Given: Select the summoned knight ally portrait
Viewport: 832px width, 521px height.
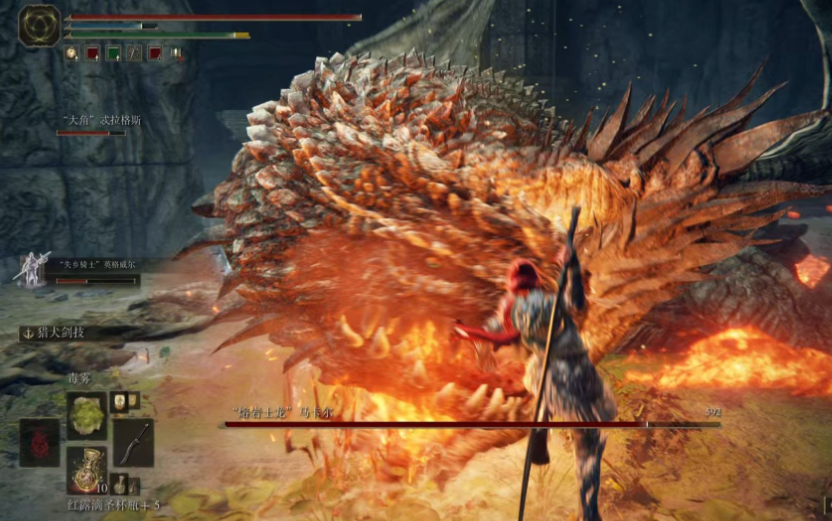Looking at the screenshot, I should pyautogui.click(x=33, y=269).
